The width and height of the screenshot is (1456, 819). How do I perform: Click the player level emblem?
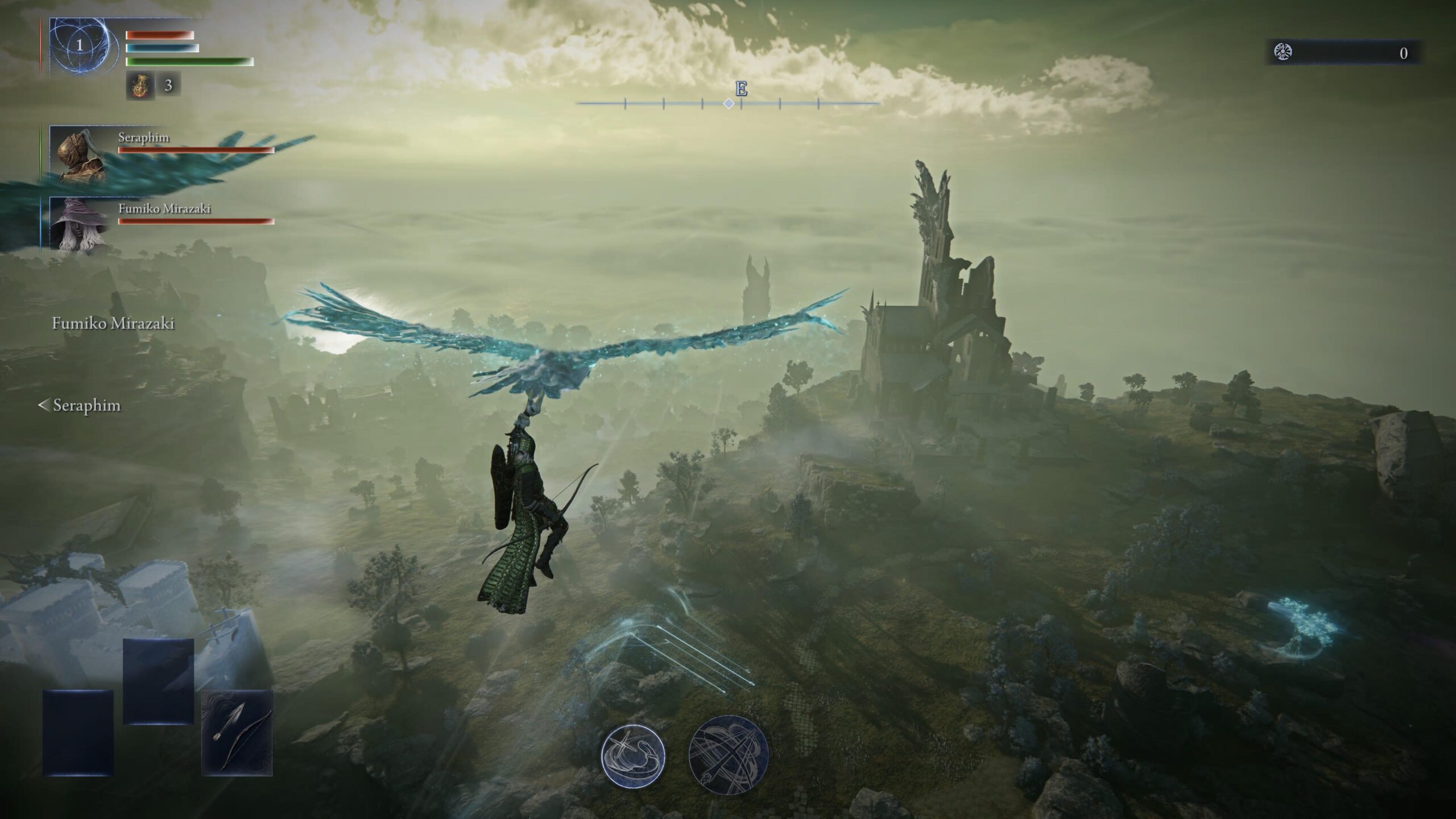pos(80,45)
